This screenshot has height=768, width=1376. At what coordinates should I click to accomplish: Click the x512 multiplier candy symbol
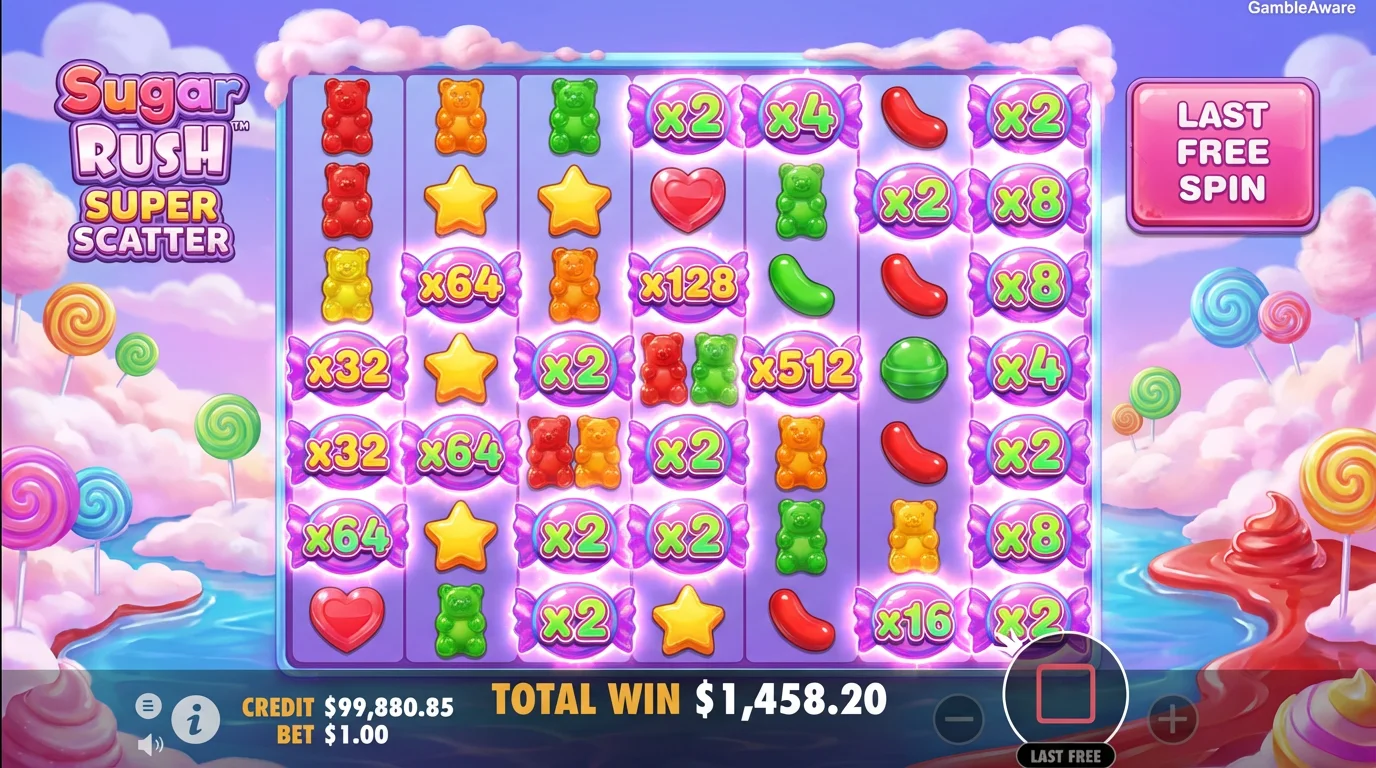point(802,369)
